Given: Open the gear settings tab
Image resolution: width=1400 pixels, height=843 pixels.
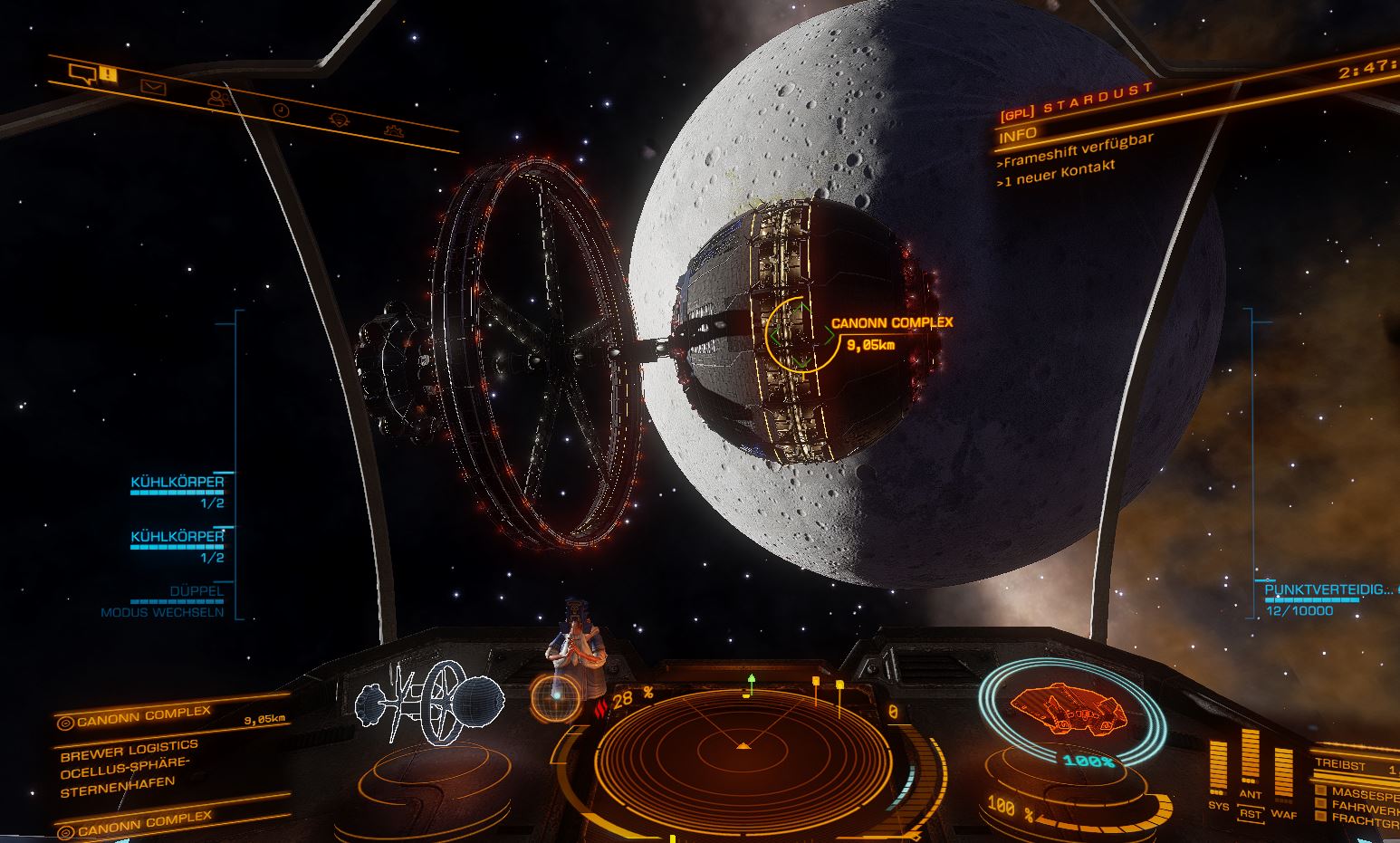Looking at the screenshot, I should (x=393, y=130).
